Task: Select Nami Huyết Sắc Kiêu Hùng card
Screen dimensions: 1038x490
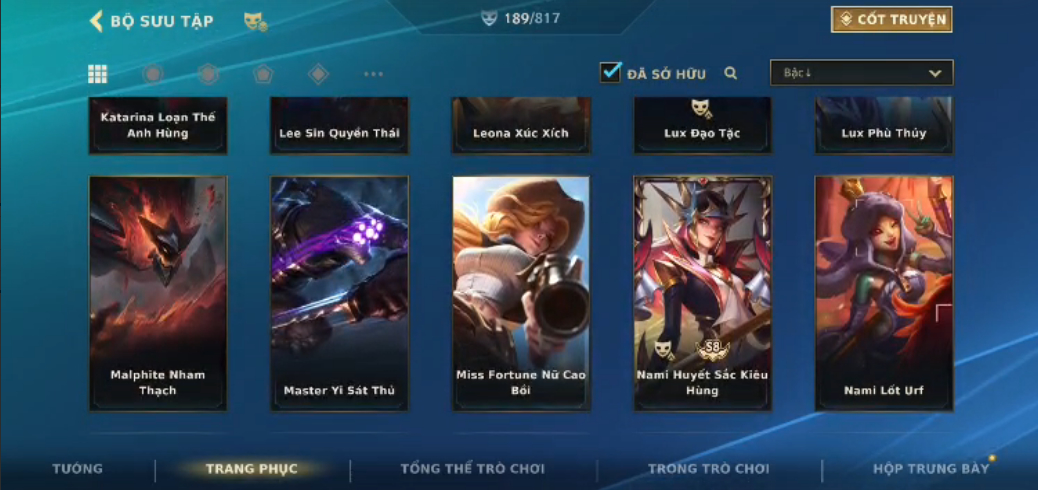Action: (x=702, y=293)
